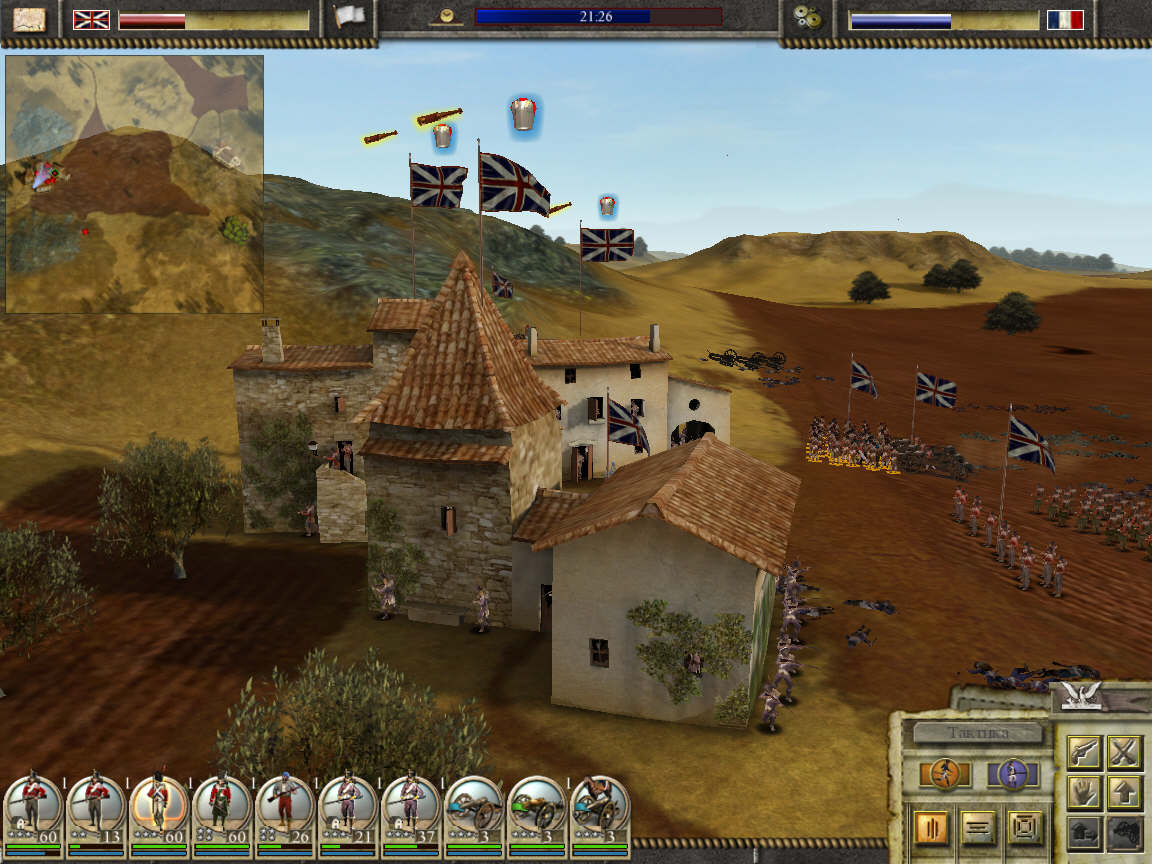Select the infantry unit card showing 13 men
Image resolution: width=1152 pixels, height=864 pixels.
(96, 808)
